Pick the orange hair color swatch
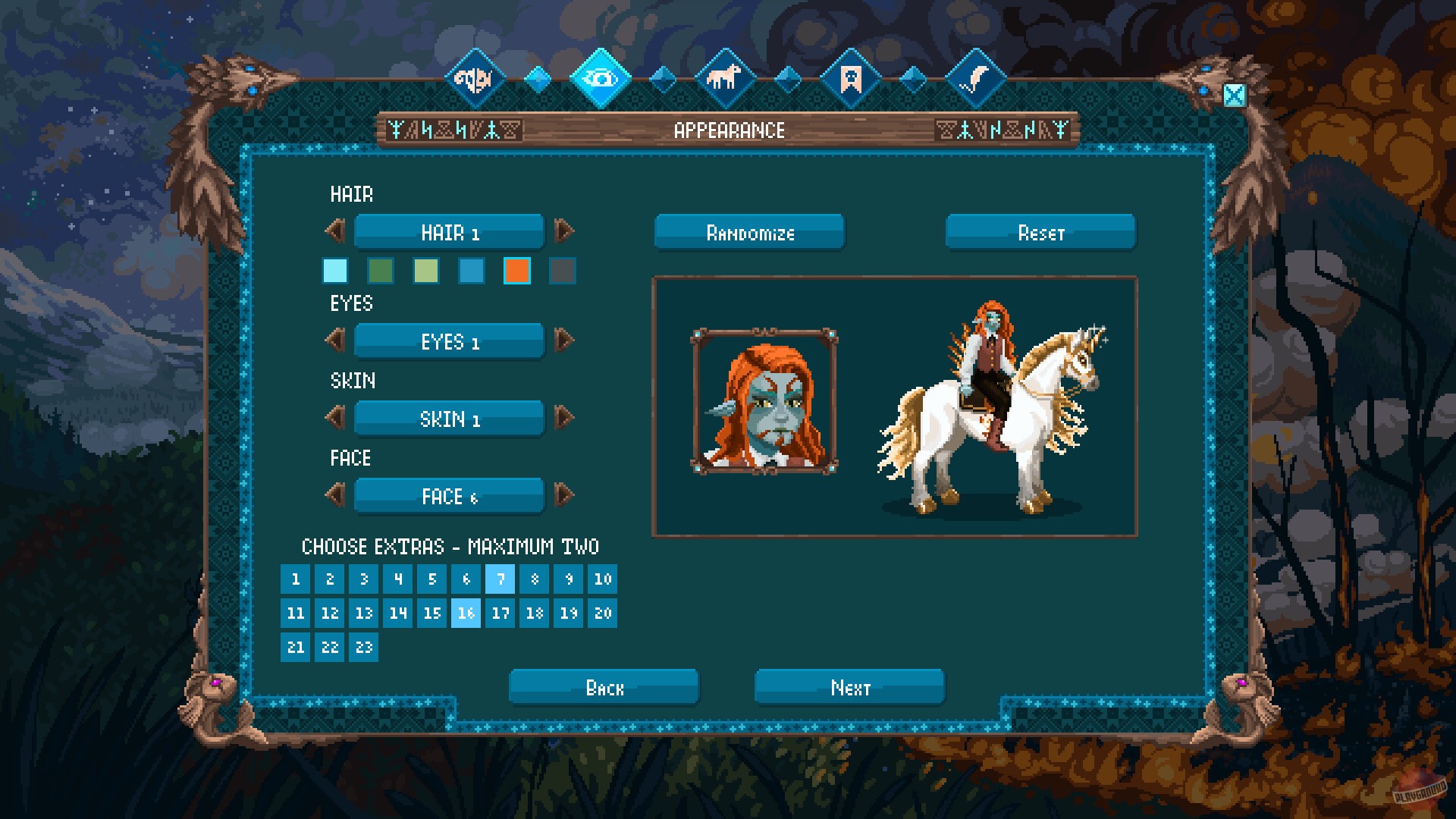The height and width of the screenshot is (819, 1456). coord(517,271)
